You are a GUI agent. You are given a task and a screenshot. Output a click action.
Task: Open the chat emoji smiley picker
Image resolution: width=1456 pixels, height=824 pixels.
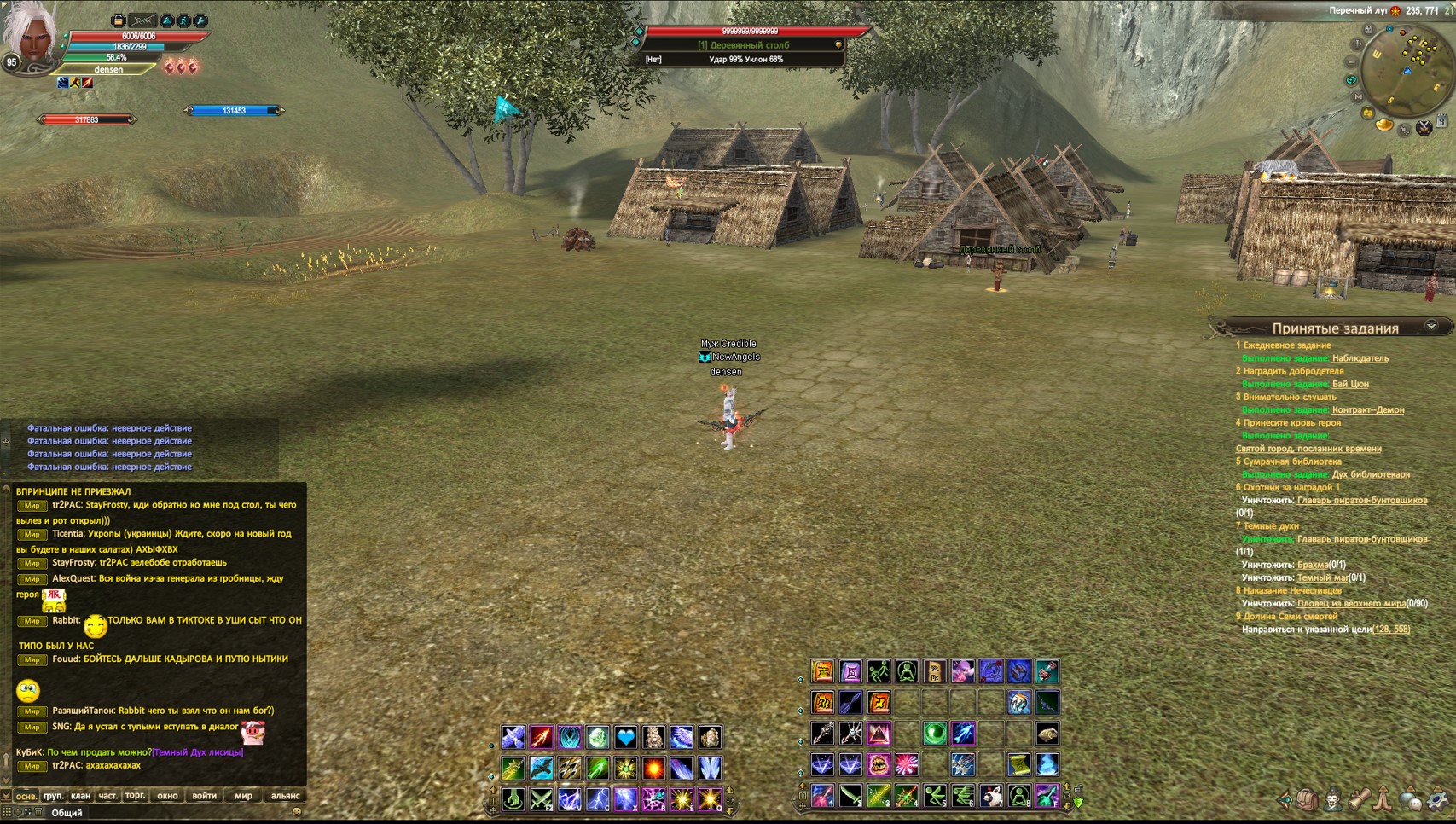[296, 812]
